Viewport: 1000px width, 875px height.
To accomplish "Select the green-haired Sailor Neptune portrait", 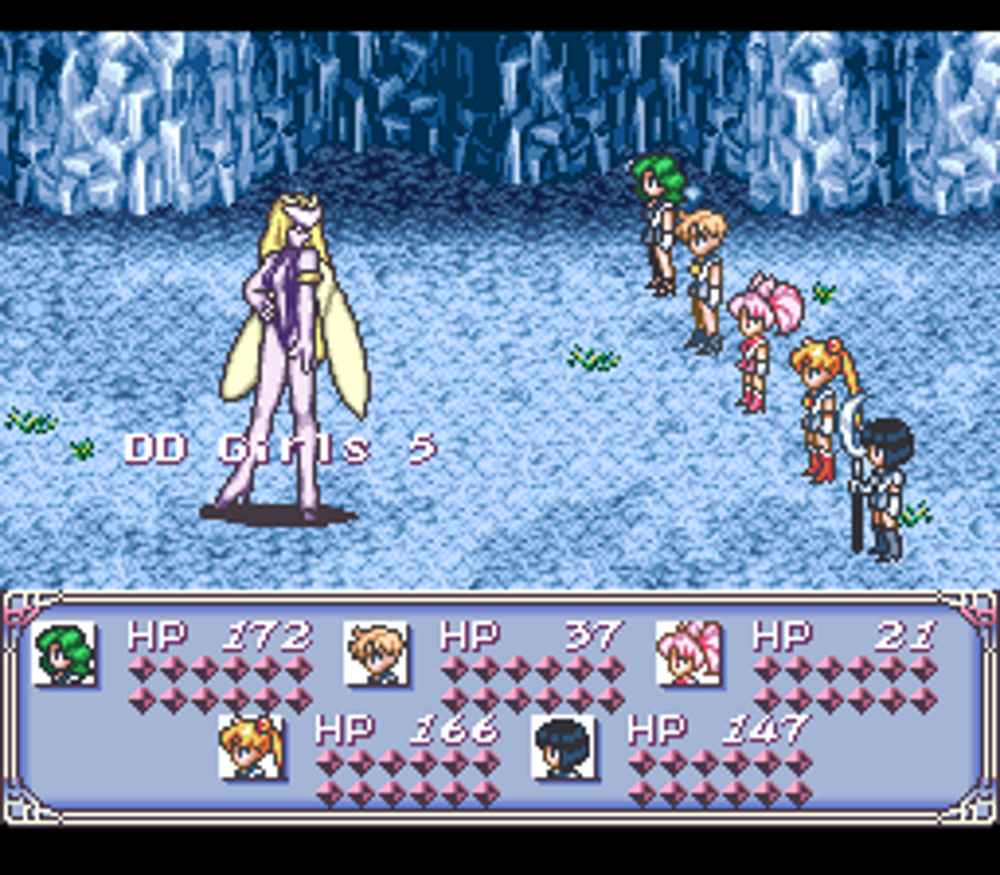I will tap(65, 653).
